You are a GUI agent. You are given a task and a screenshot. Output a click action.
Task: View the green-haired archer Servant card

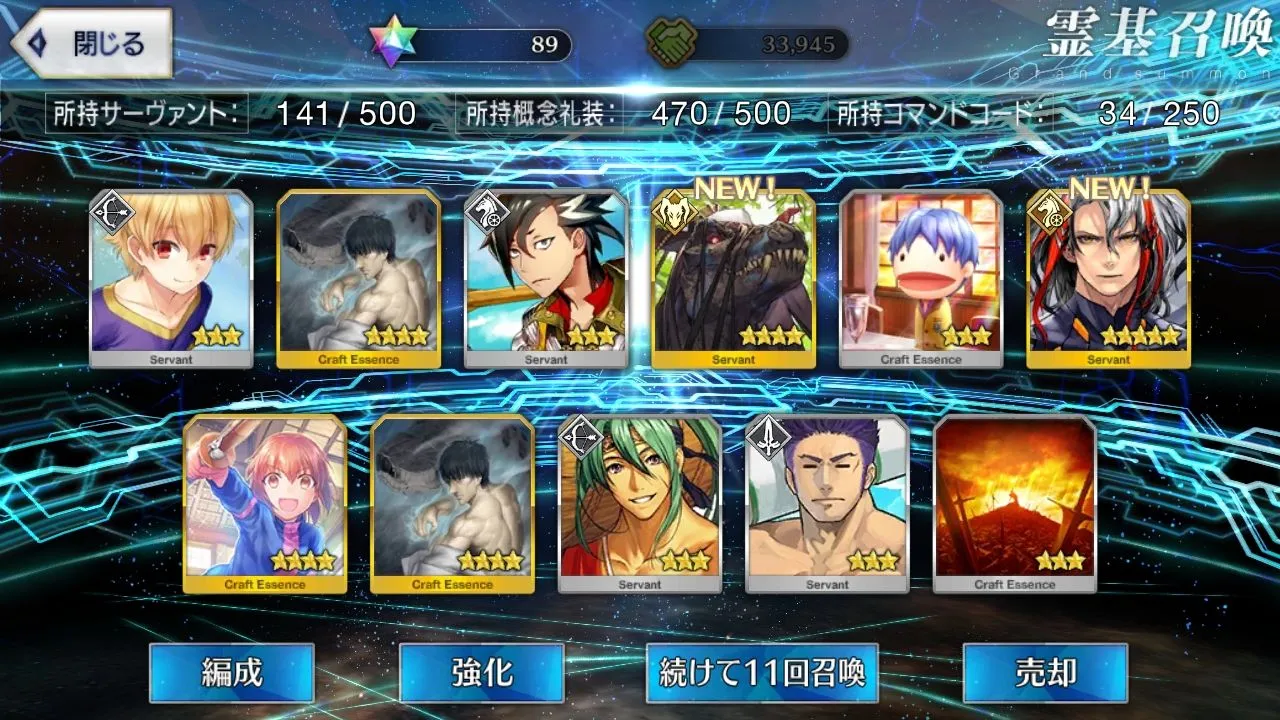[640, 504]
